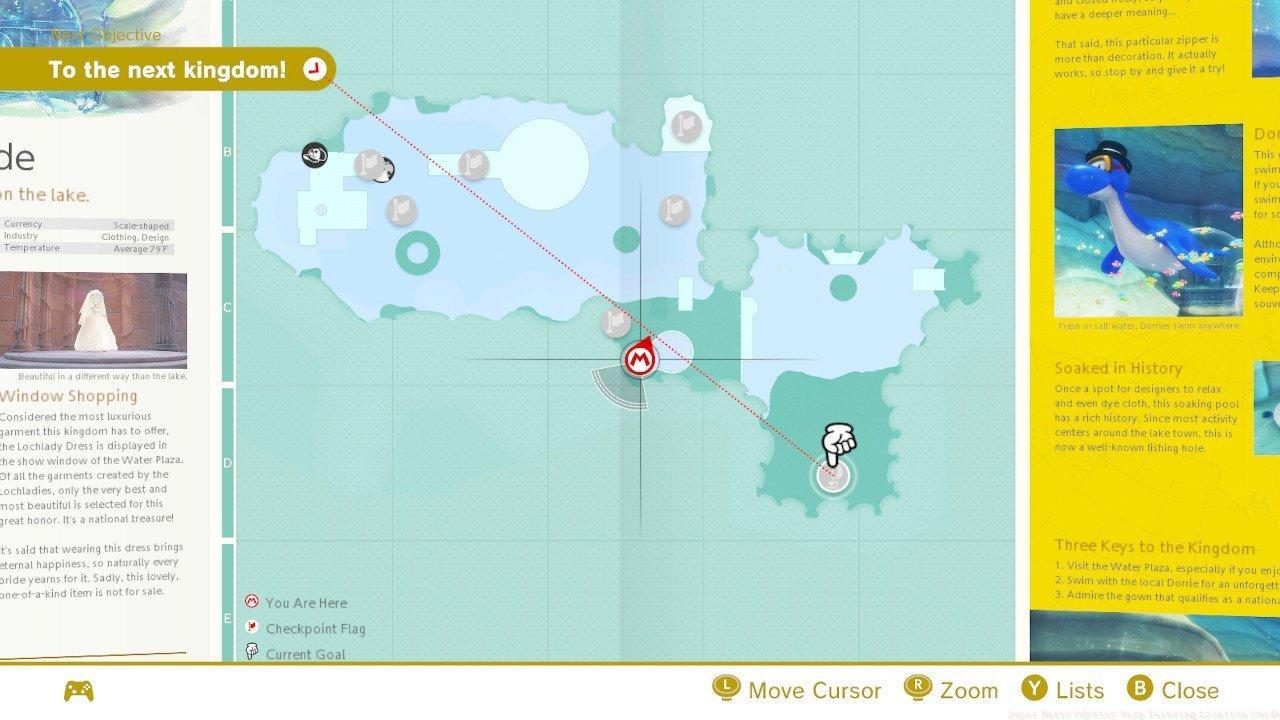Click the checkpoint flag just above Mario's marker
The width and height of the screenshot is (1280, 720).
pyautogui.click(x=614, y=322)
